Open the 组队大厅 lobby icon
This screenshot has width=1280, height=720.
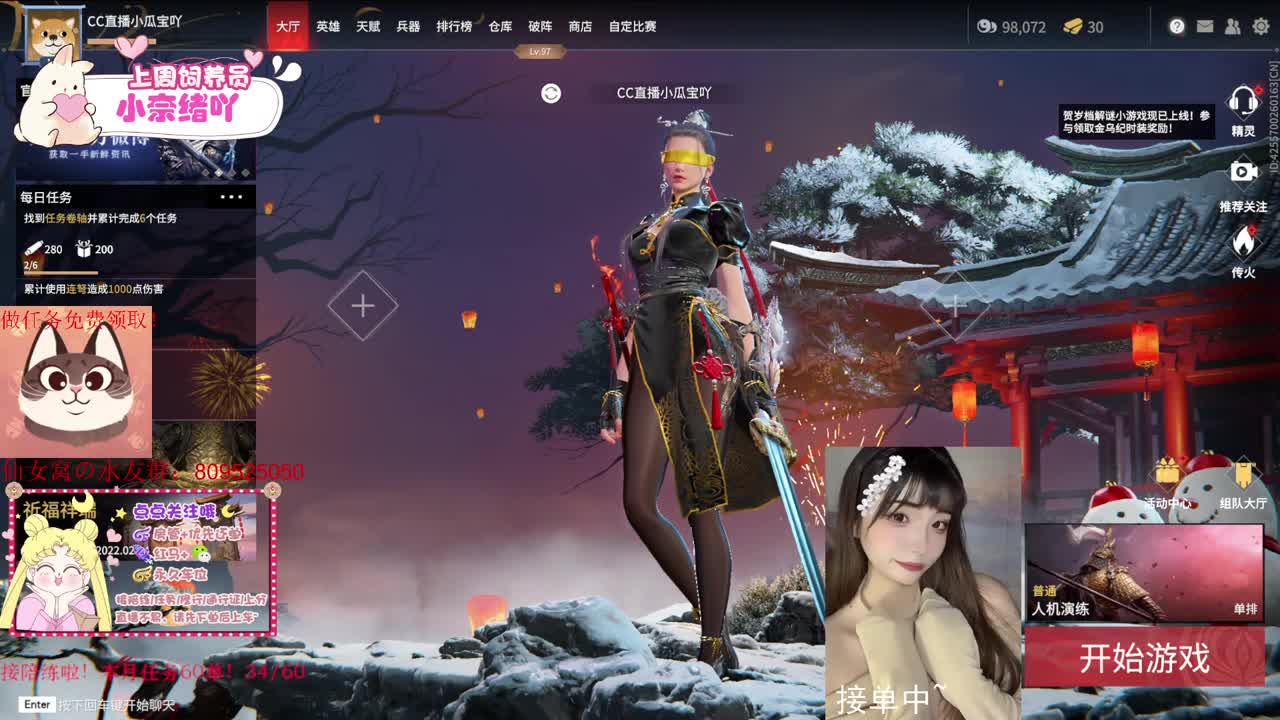point(1243,474)
